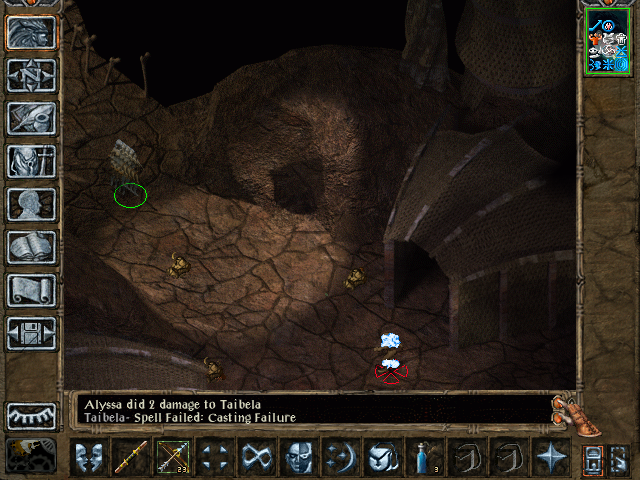Select the party member portrait with status icons

(608, 40)
